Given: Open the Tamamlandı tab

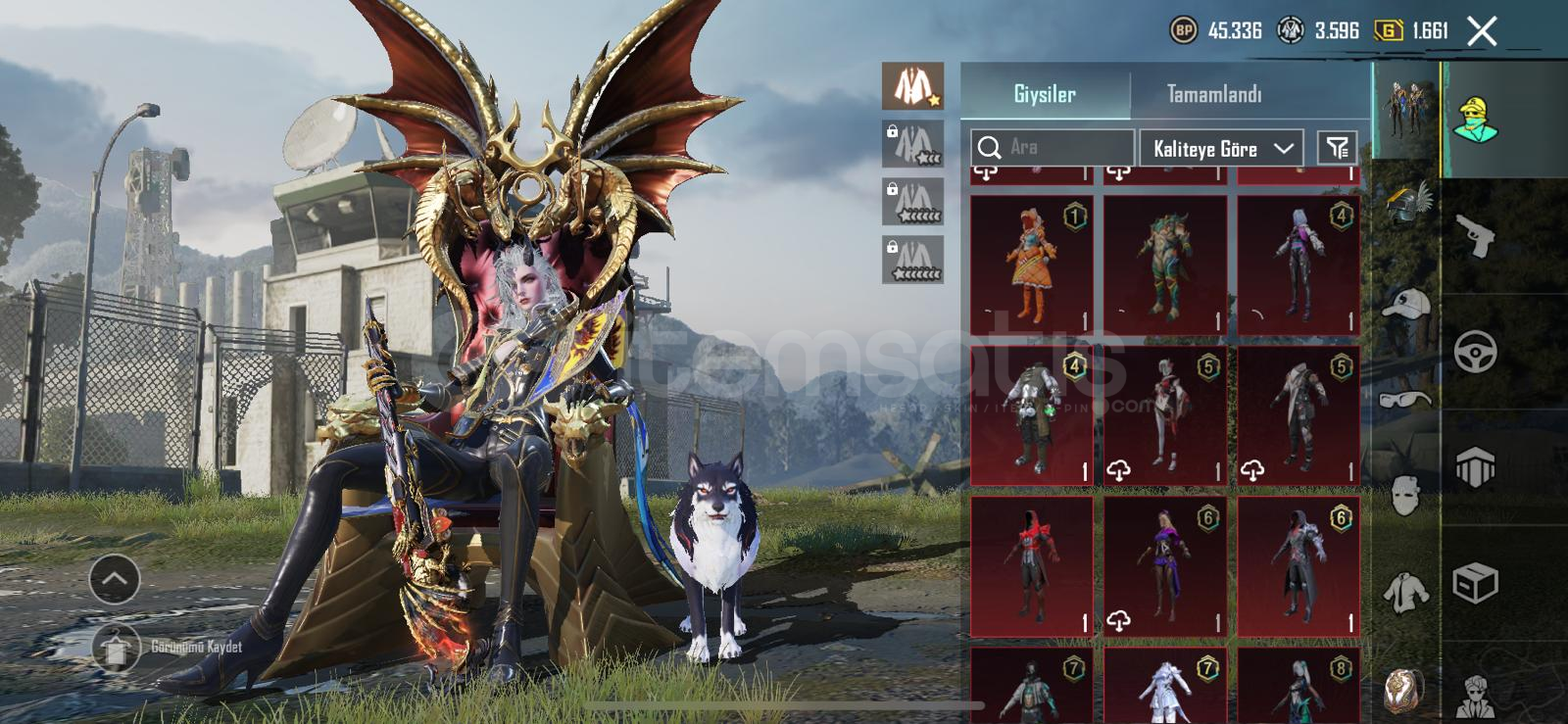Looking at the screenshot, I should [x=1214, y=94].
